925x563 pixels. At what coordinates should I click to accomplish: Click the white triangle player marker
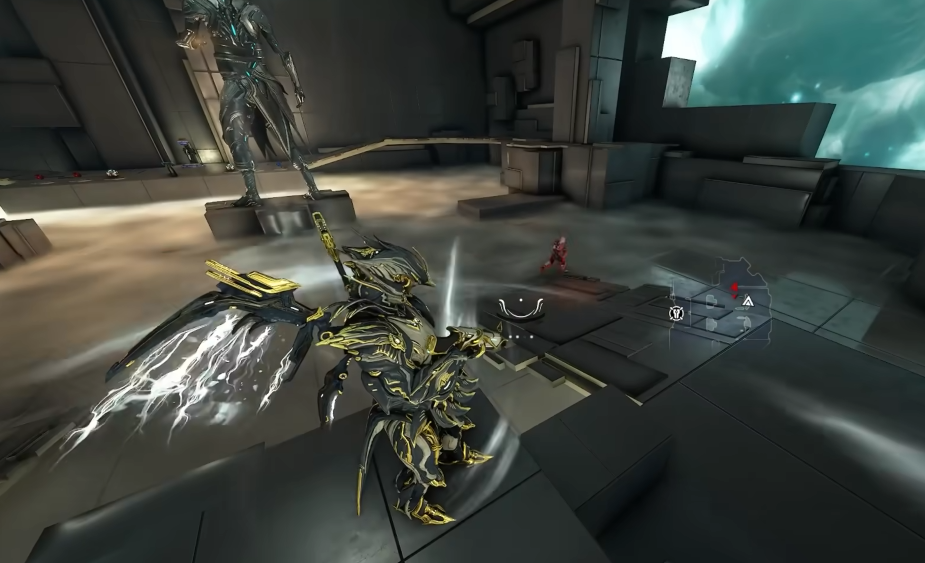coord(748,299)
